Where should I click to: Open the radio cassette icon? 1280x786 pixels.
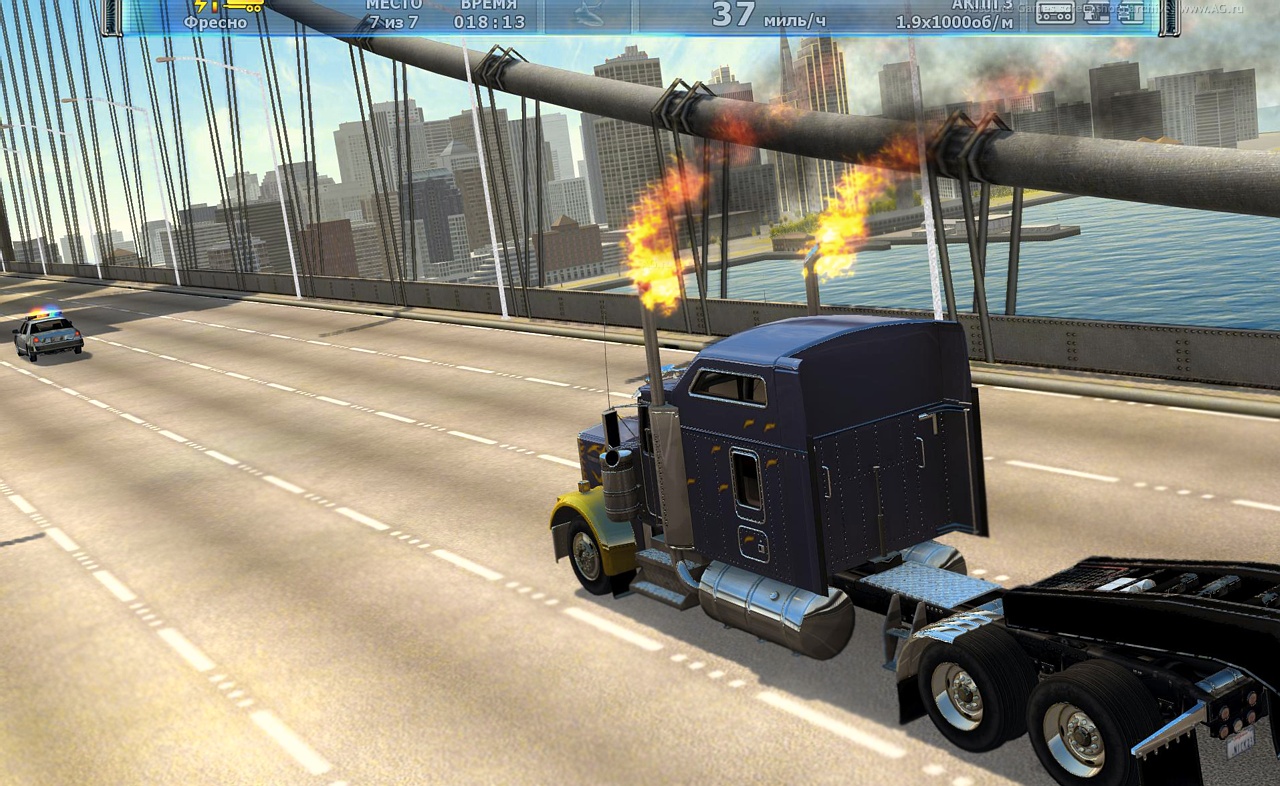point(1054,12)
